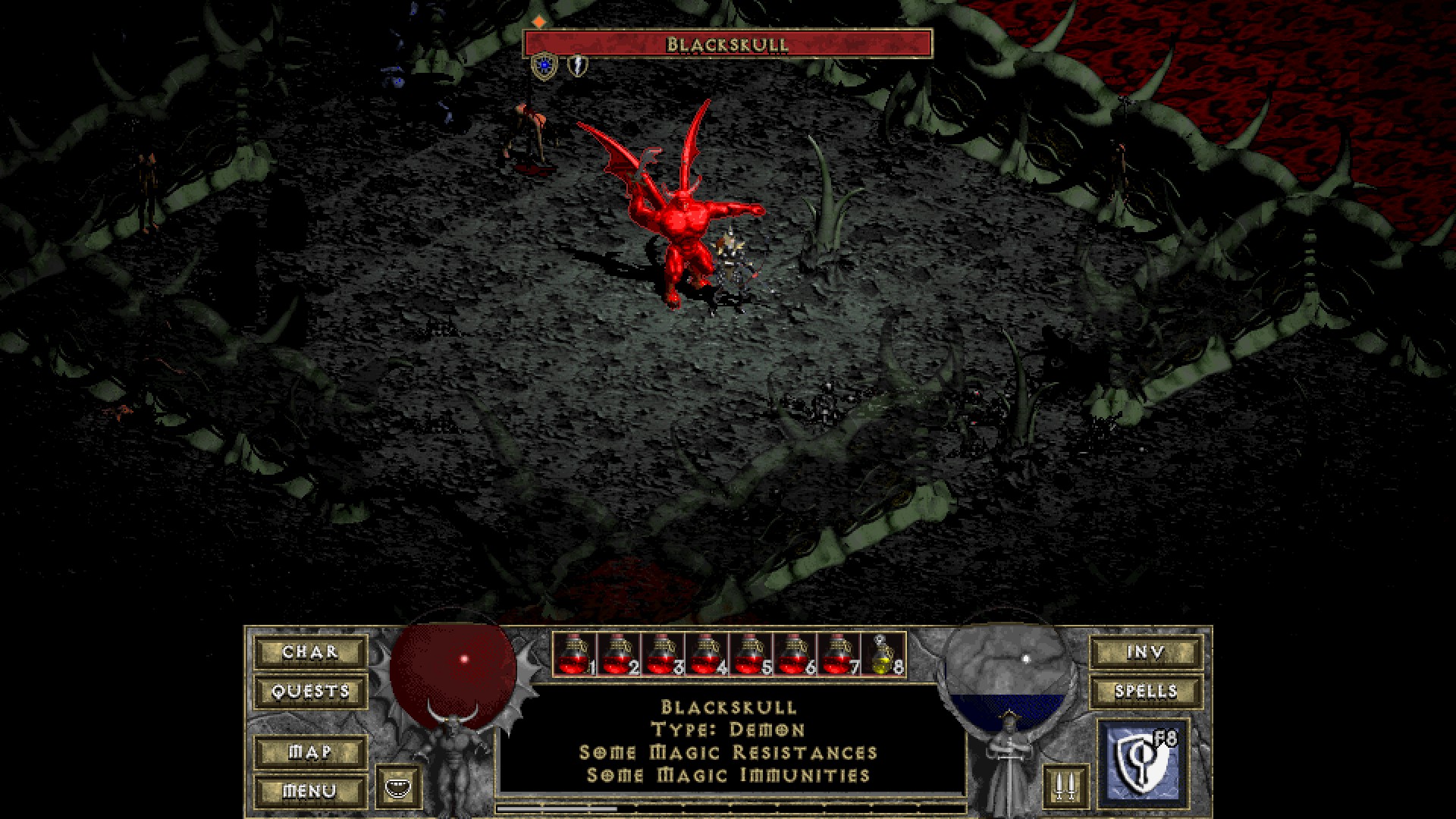Drink the yellow potion in belt slot 8

pos(883,654)
